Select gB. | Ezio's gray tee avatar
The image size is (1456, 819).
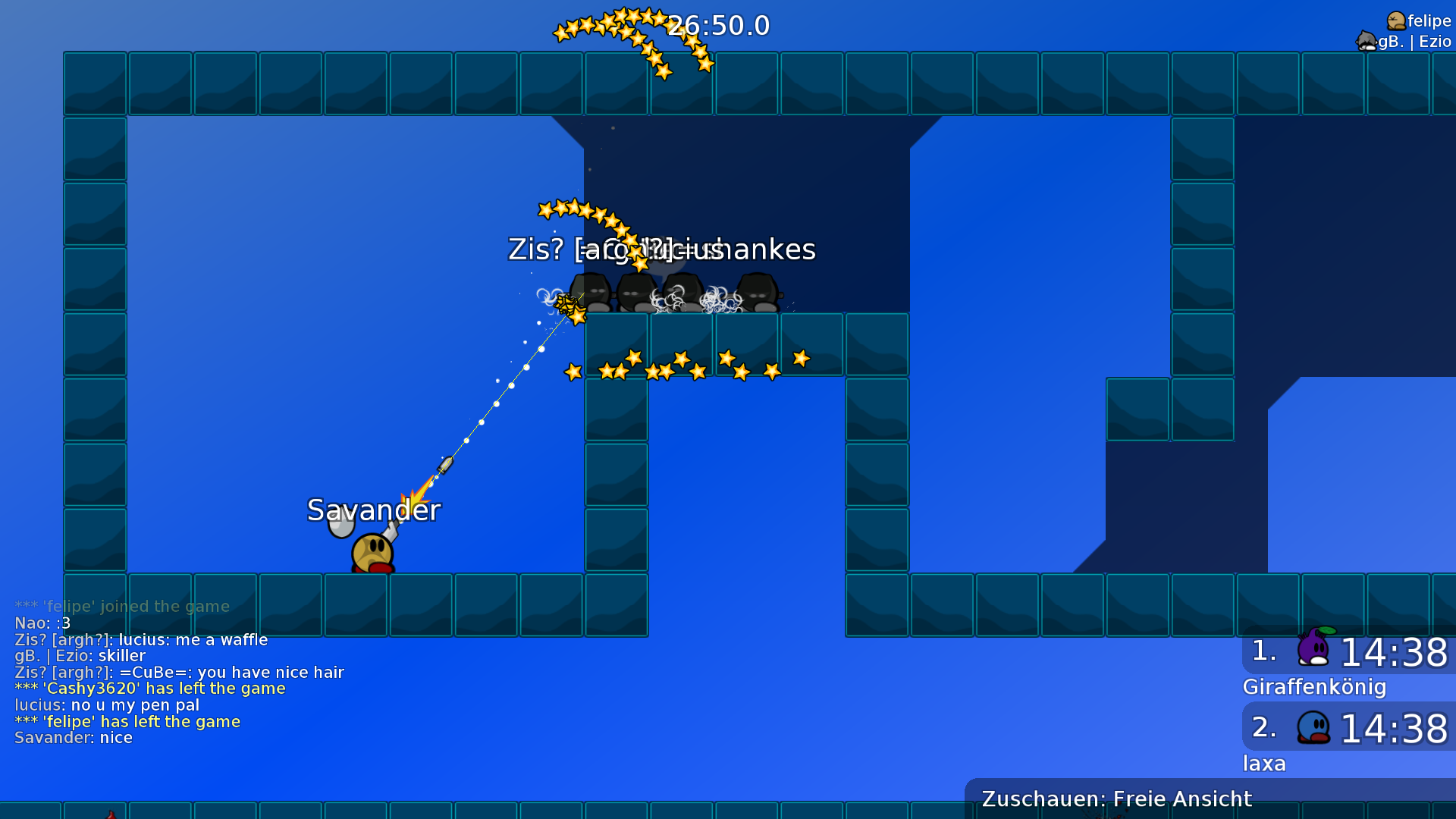tap(1365, 40)
